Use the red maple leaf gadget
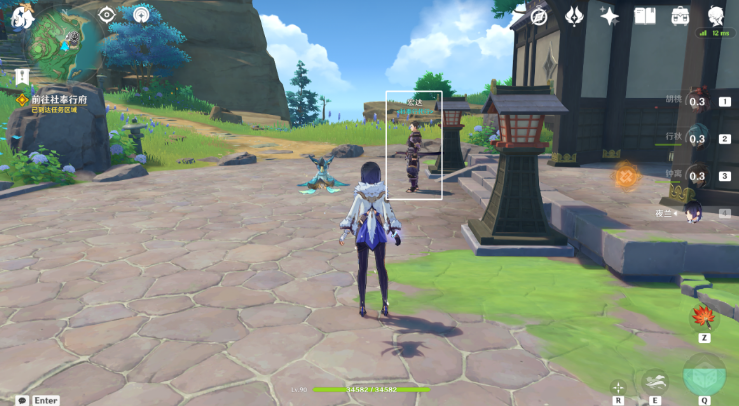739x406 pixels. [704, 317]
